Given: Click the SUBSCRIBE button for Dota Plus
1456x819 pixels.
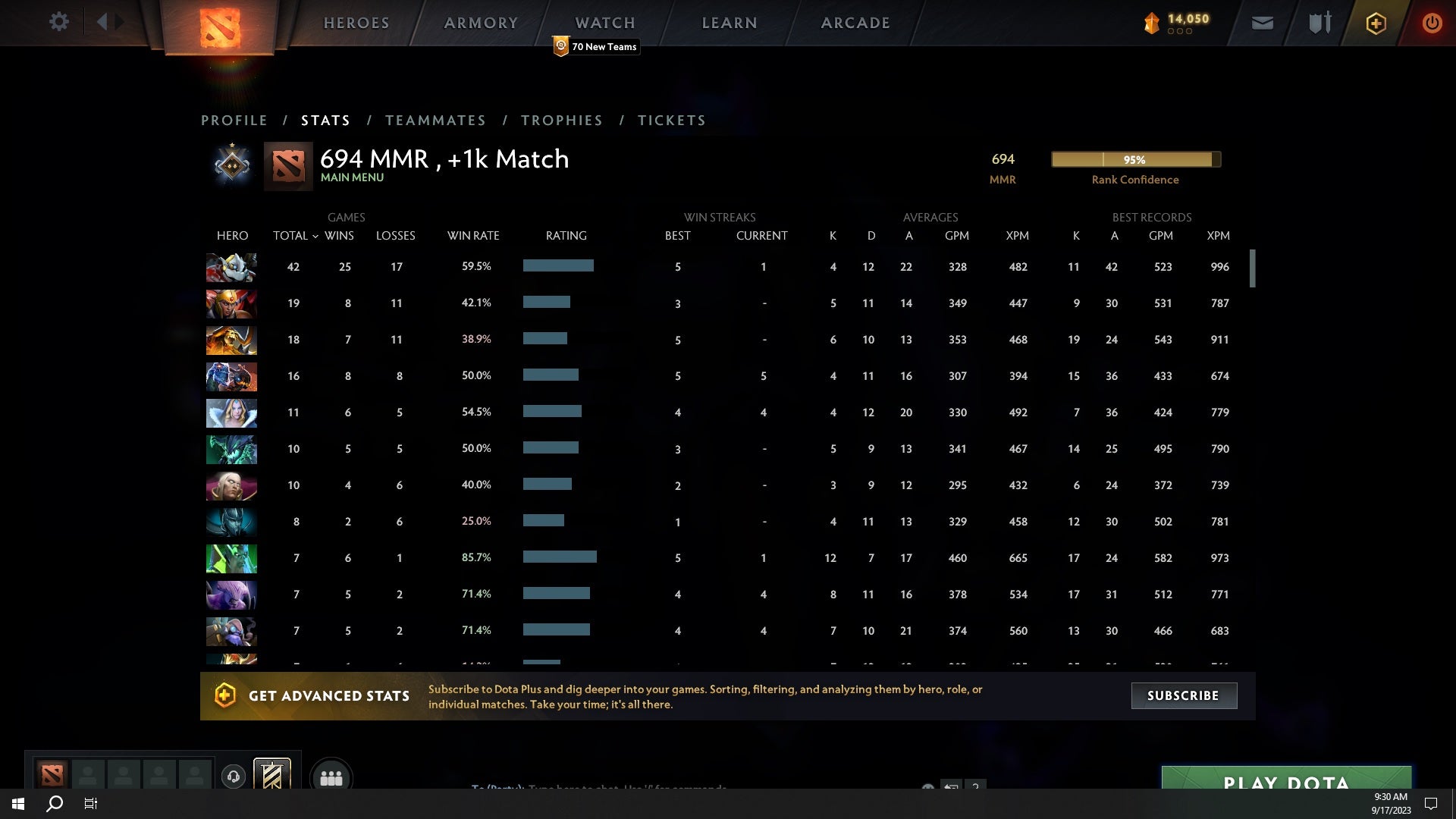Looking at the screenshot, I should coord(1183,695).
